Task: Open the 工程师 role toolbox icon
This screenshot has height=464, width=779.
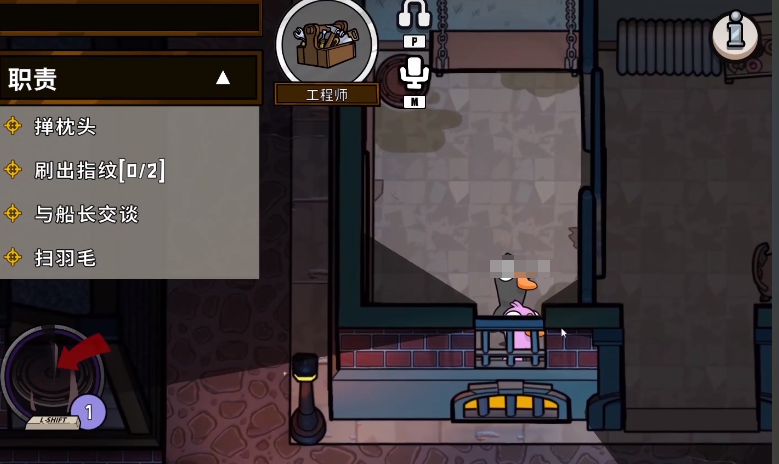Action: click(x=326, y=42)
